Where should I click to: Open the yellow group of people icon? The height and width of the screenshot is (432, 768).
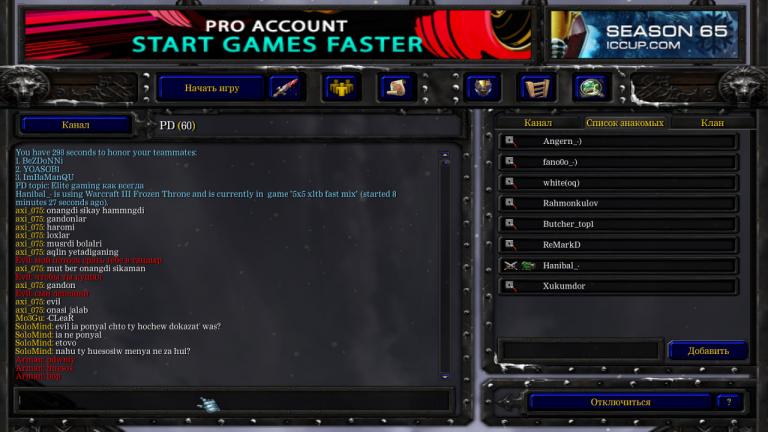tap(341, 88)
